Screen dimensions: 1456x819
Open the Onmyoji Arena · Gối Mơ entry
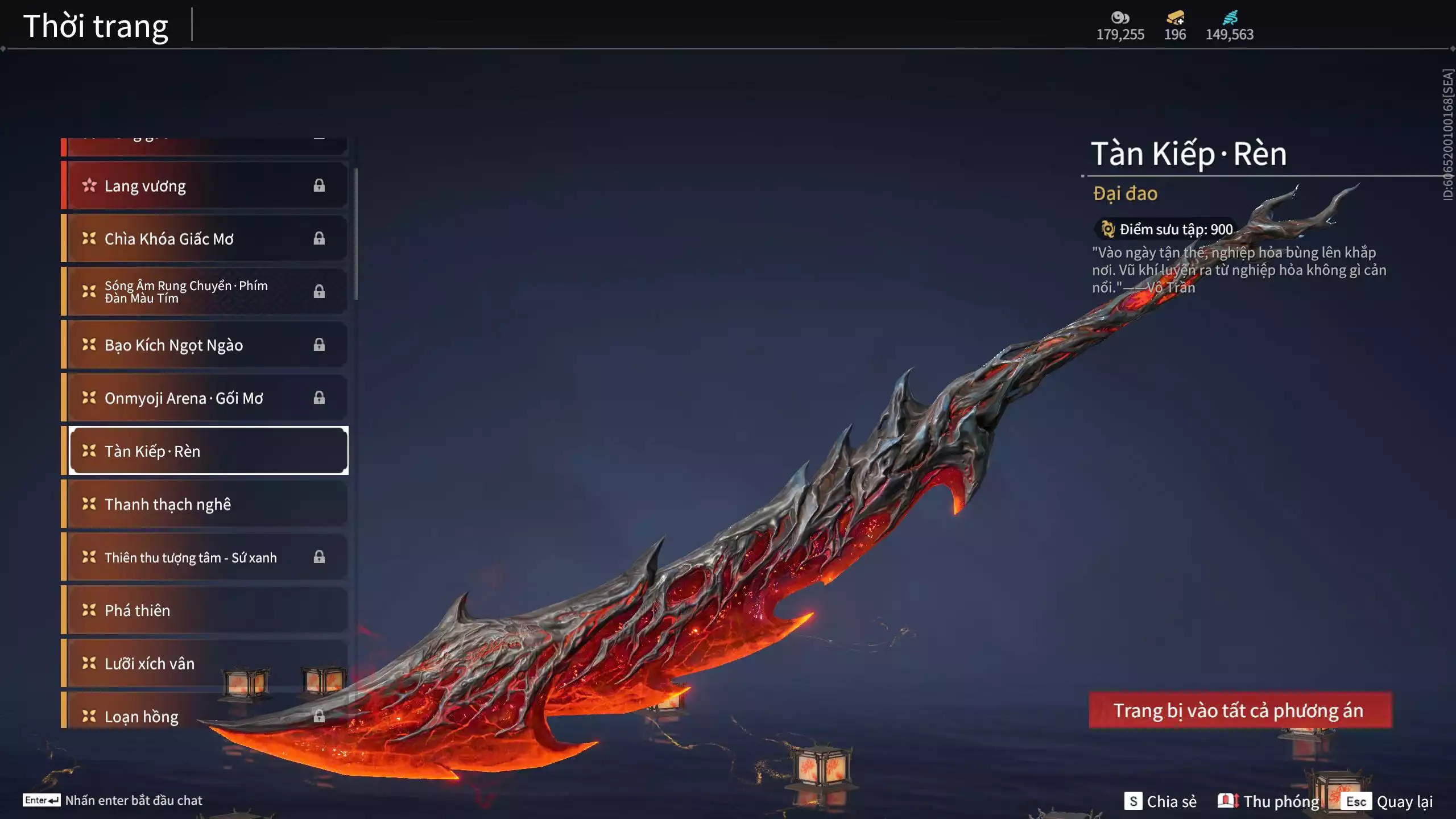click(x=205, y=398)
